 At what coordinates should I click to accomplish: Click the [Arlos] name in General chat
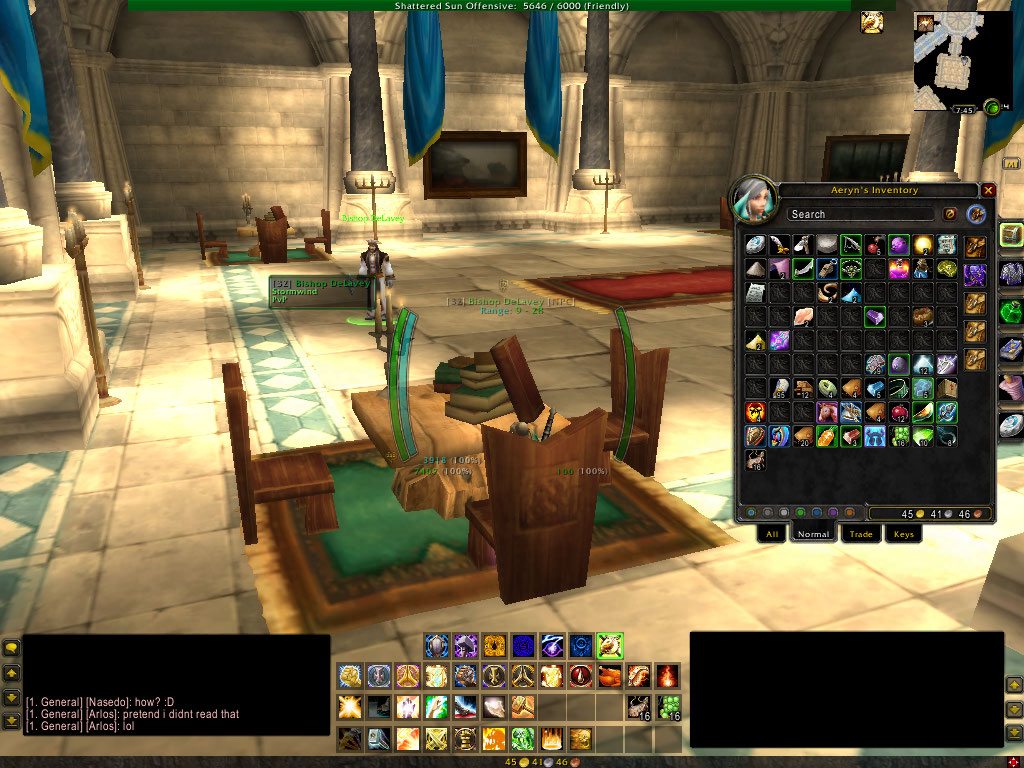point(103,714)
